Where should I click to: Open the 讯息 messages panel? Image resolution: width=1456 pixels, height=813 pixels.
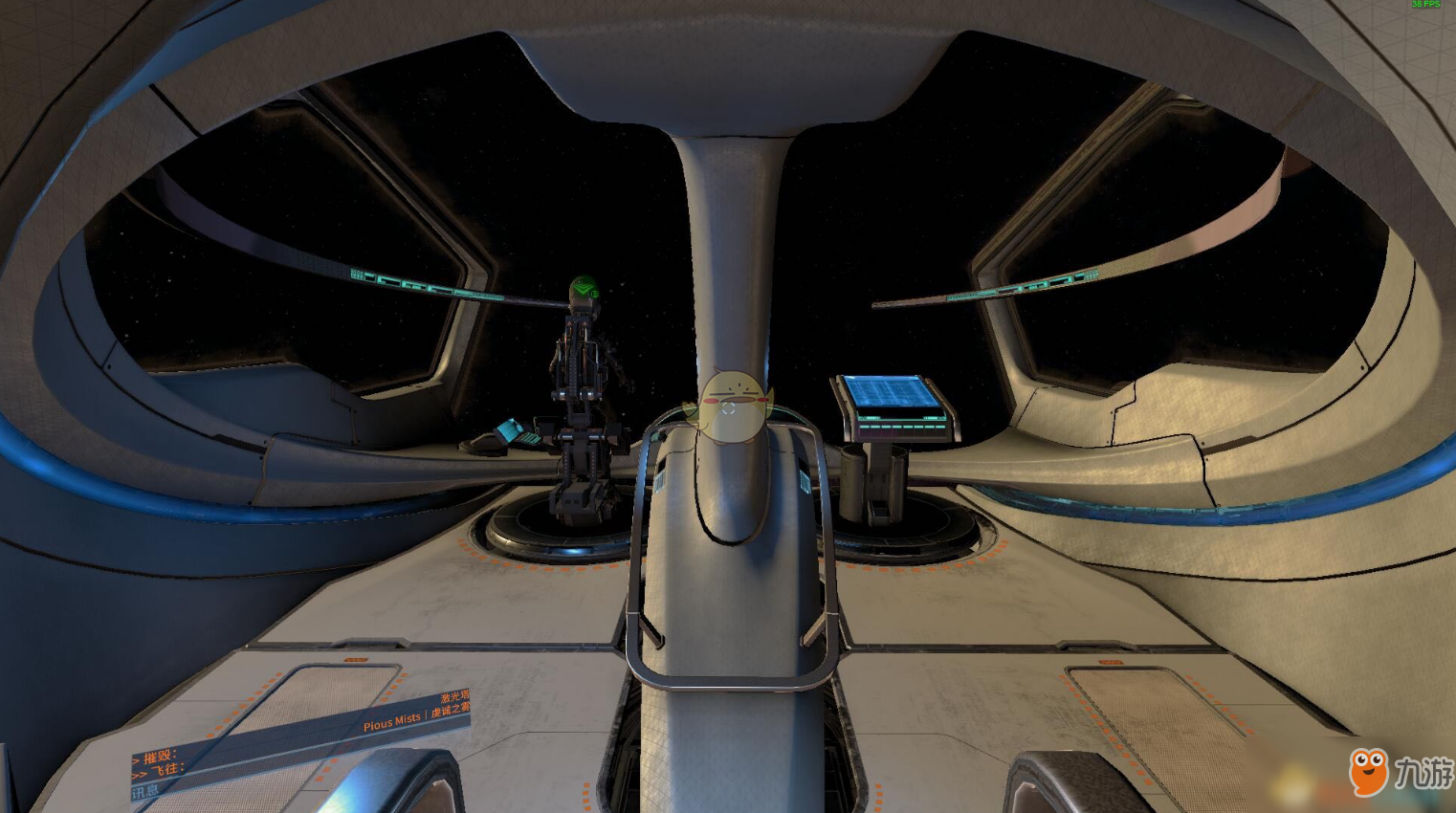(x=146, y=792)
